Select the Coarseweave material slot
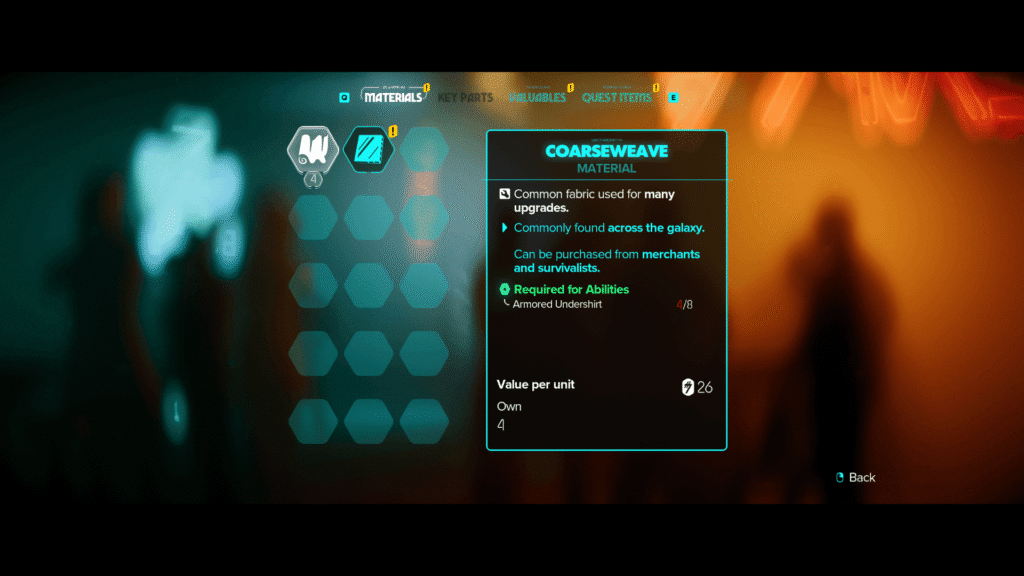1024x576 pixels. (313, 150)
